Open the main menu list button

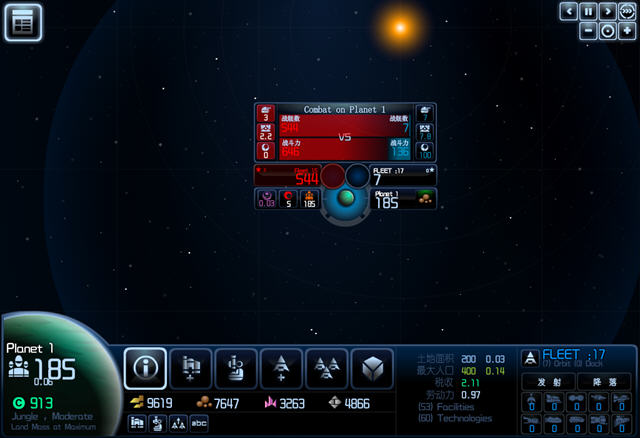(22, 22)
